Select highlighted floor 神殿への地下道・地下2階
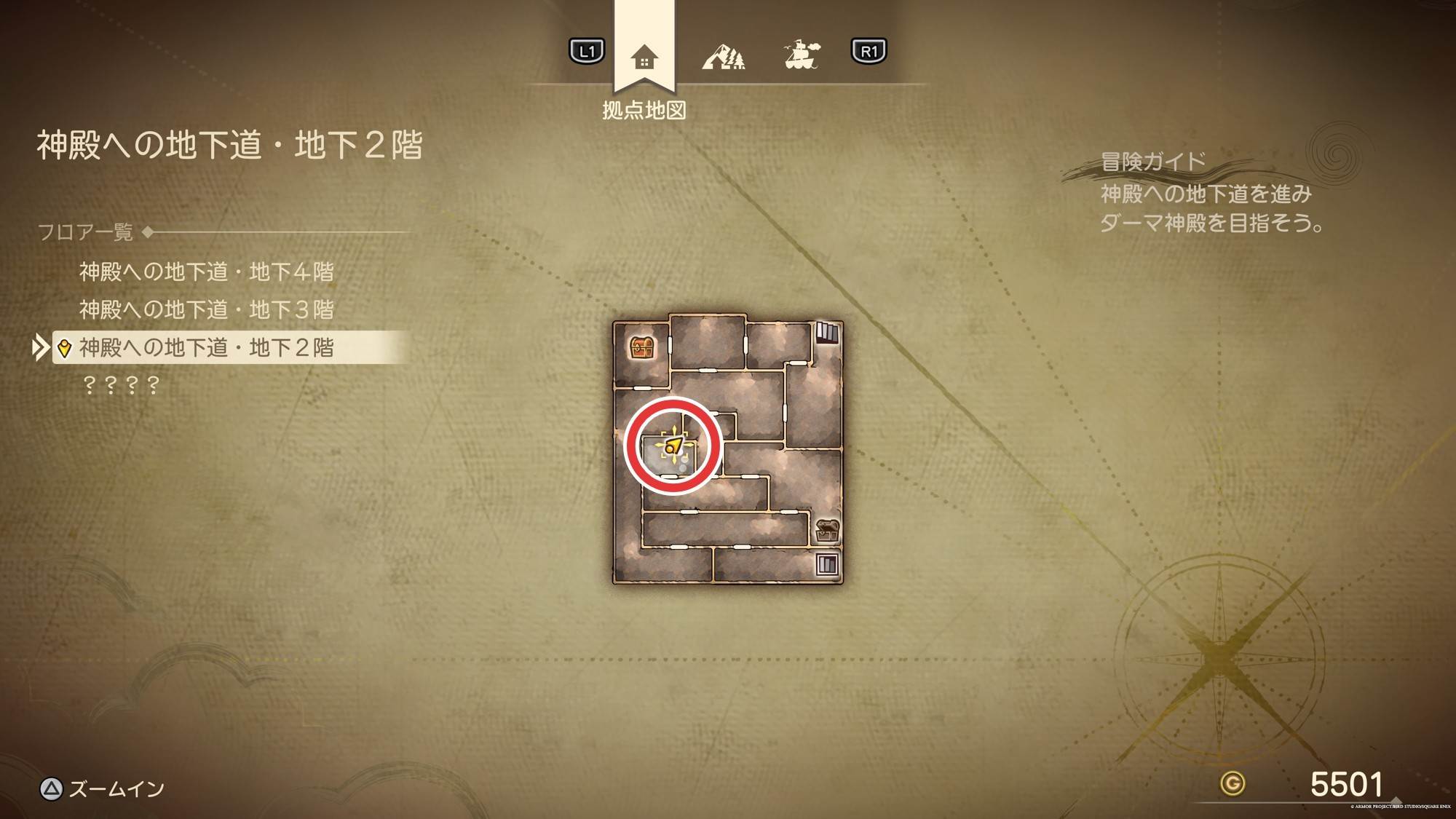The height and width of the screenshot is (819, 1456). 206,348
